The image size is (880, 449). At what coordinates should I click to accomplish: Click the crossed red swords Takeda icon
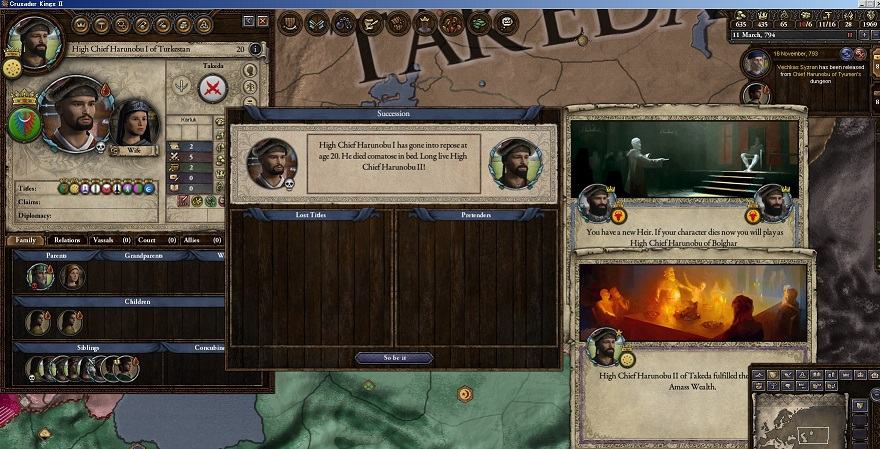pyautogui.click(x=213, y=89)
